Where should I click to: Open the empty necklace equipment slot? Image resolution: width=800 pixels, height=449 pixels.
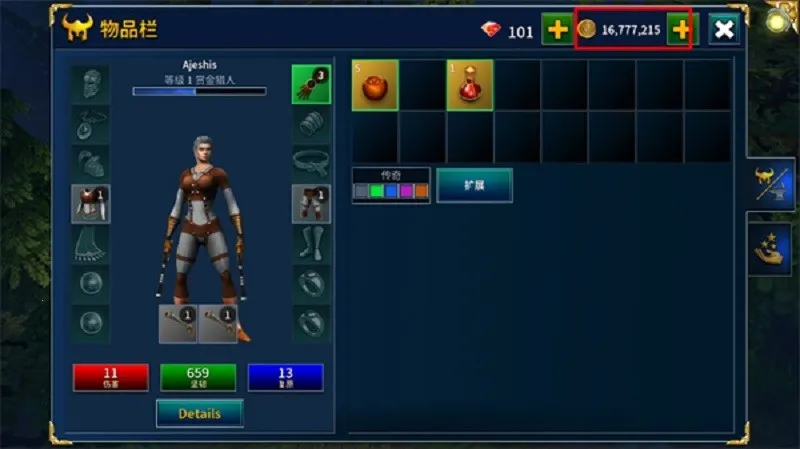pos(90,124)
